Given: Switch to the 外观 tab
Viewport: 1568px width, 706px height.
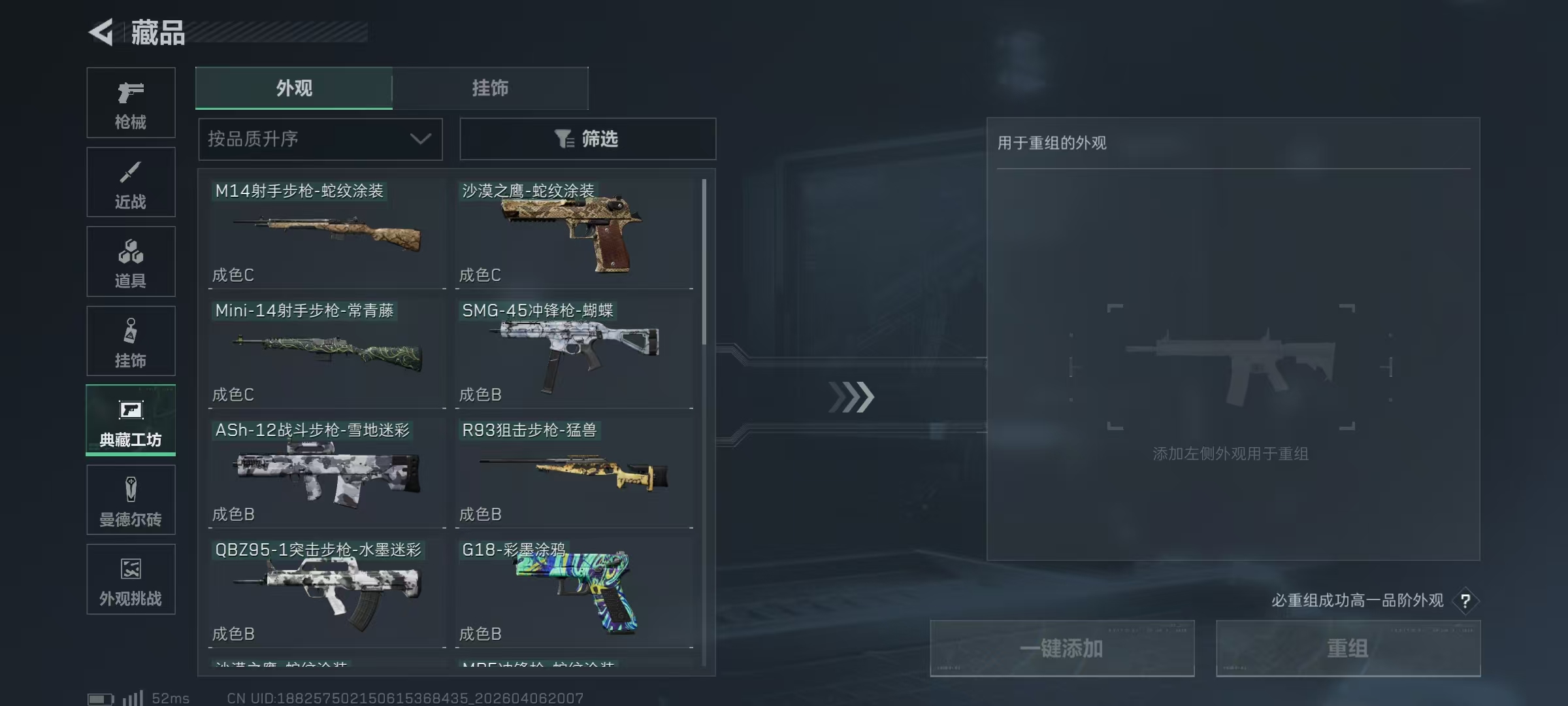Looking at the screenshot, I should point(294,88).
